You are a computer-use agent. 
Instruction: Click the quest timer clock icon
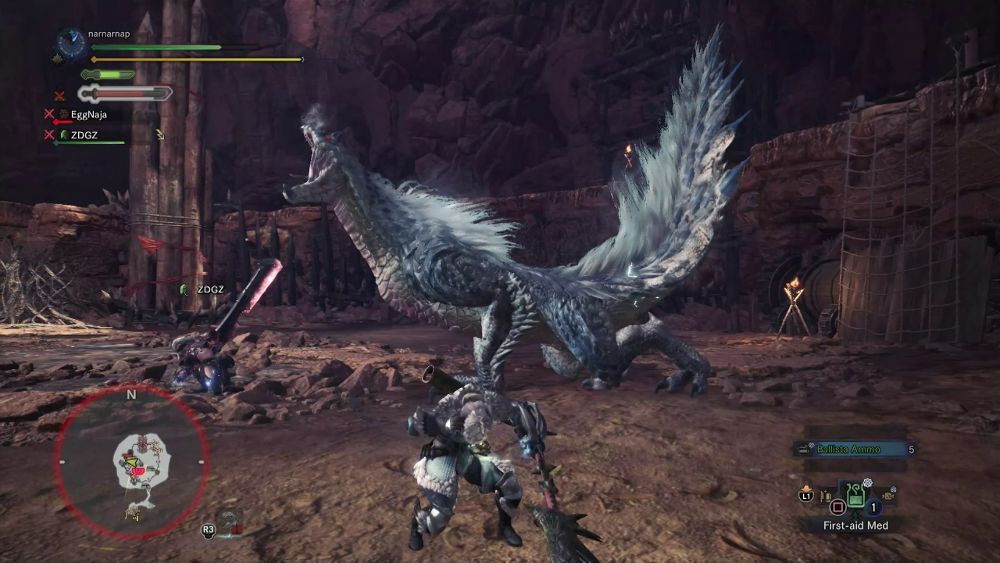click(x=71, y=42)
